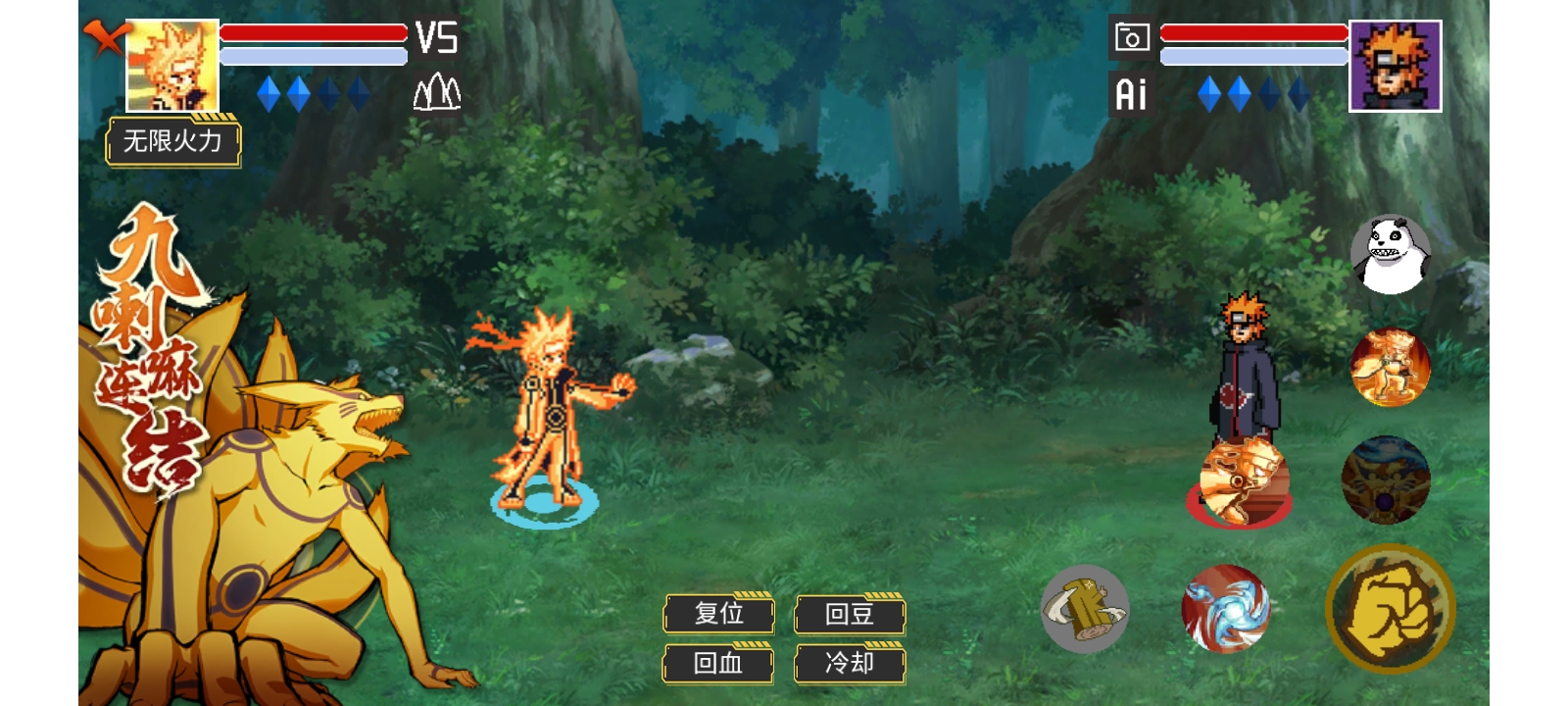Screen dimensions: 1568x706
Task: Select the 回血 restore health button
Action: [718, 664]
